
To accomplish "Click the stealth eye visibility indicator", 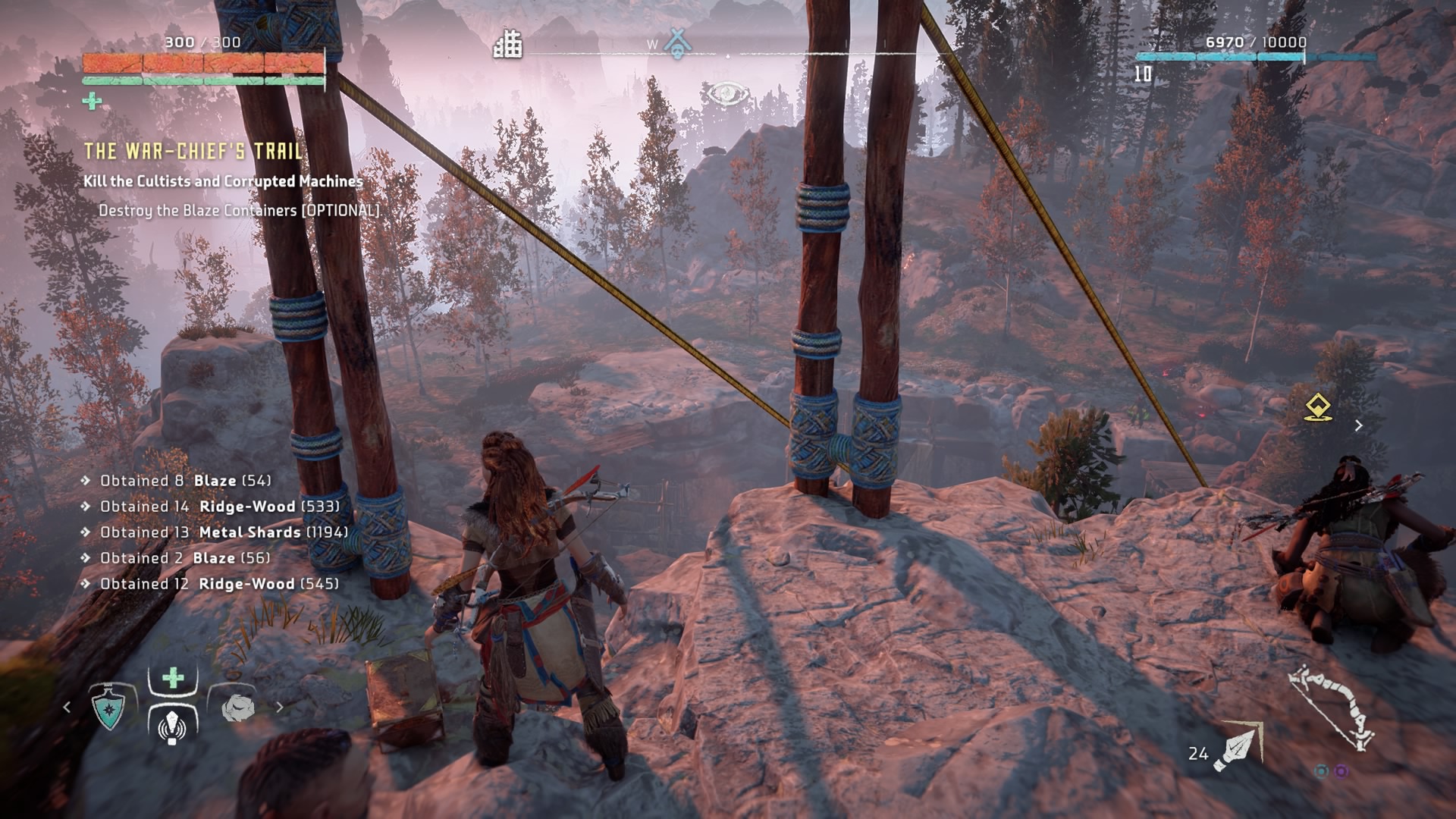I will coord(726,95).
